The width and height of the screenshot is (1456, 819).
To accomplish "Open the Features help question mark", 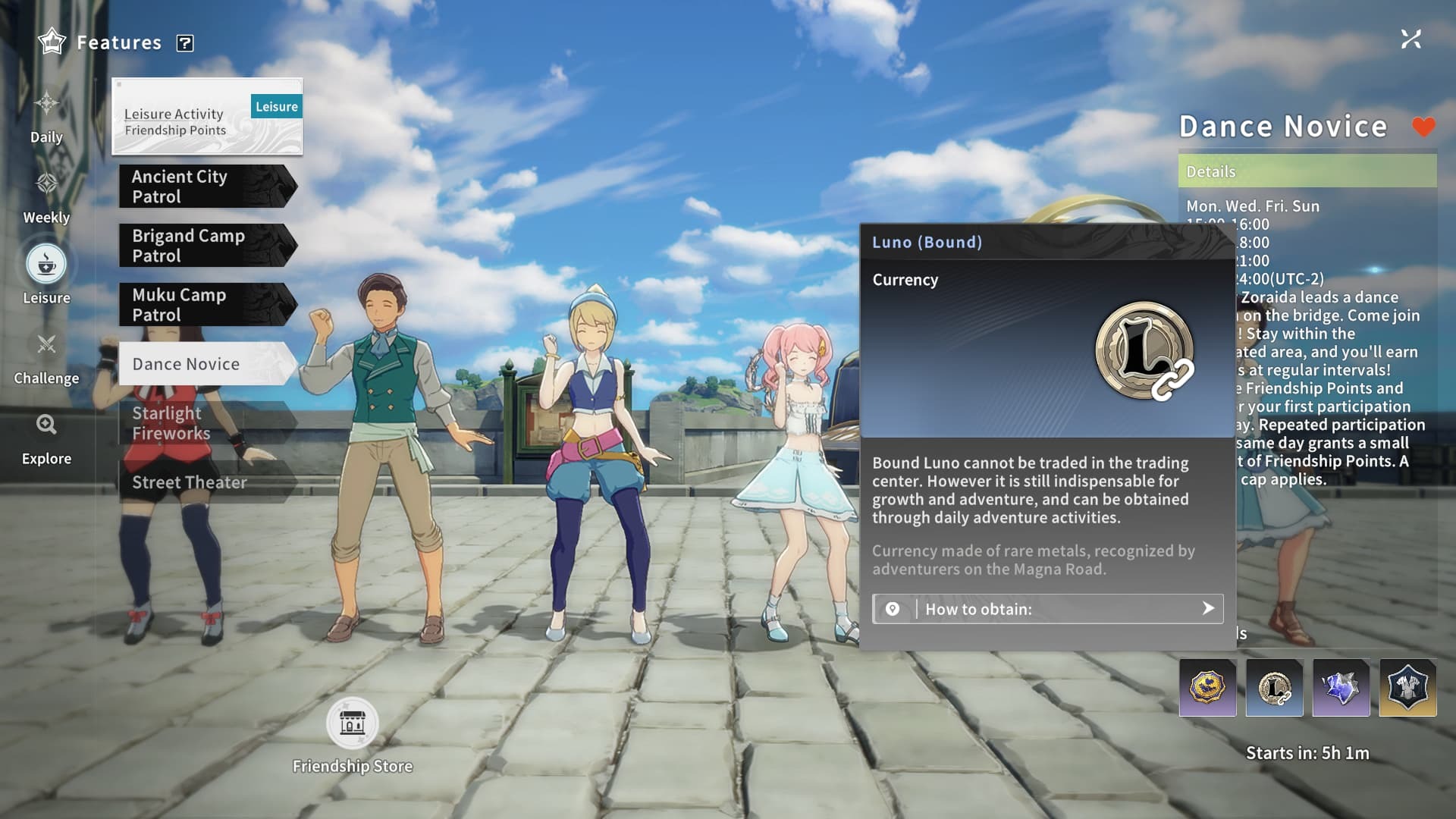I will click(x=185, y=43).
